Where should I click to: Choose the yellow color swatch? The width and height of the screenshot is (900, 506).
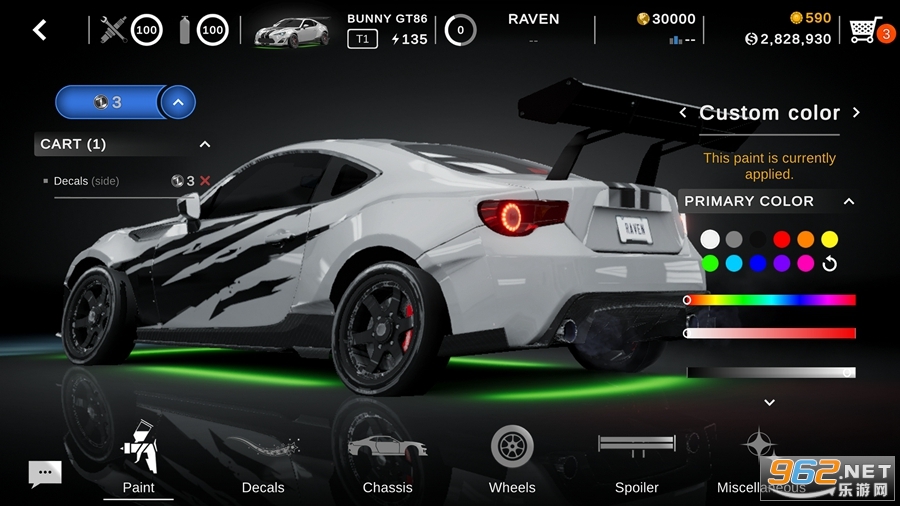[x=829, y=239]
